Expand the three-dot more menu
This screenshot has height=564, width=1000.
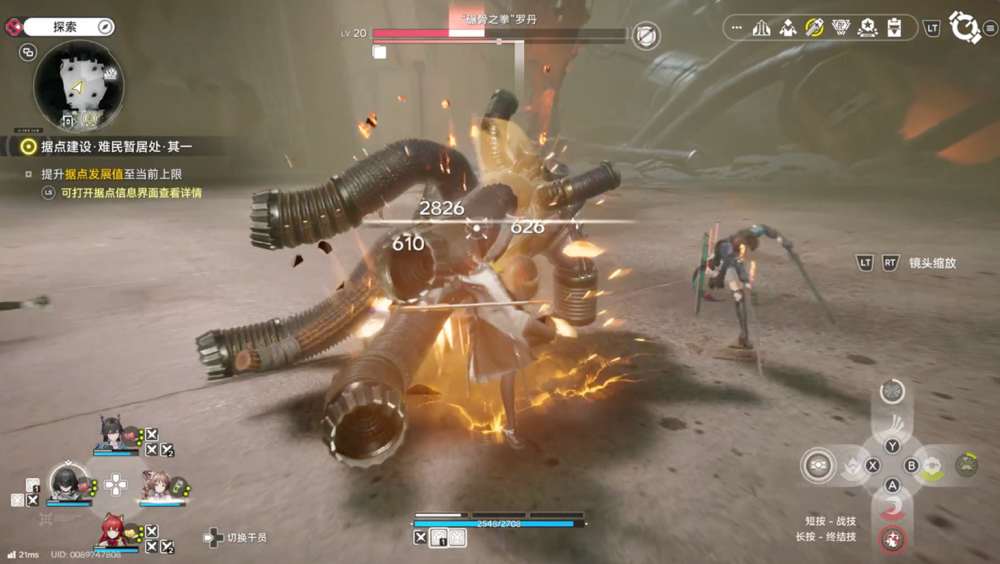pos(737,28)
